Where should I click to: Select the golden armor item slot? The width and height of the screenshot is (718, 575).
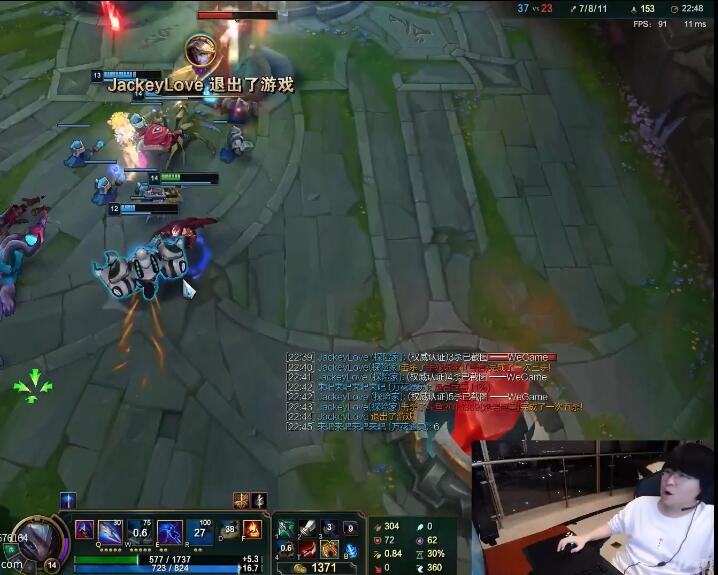tap(329, 549)
